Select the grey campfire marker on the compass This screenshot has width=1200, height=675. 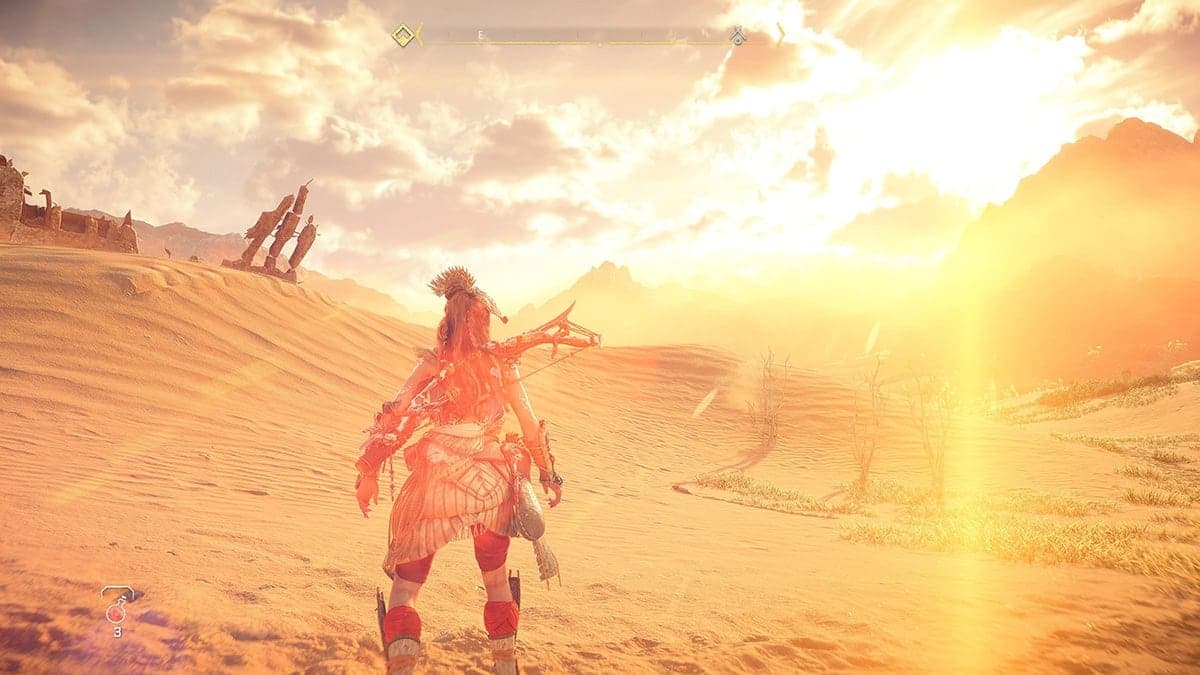[737, 37]
